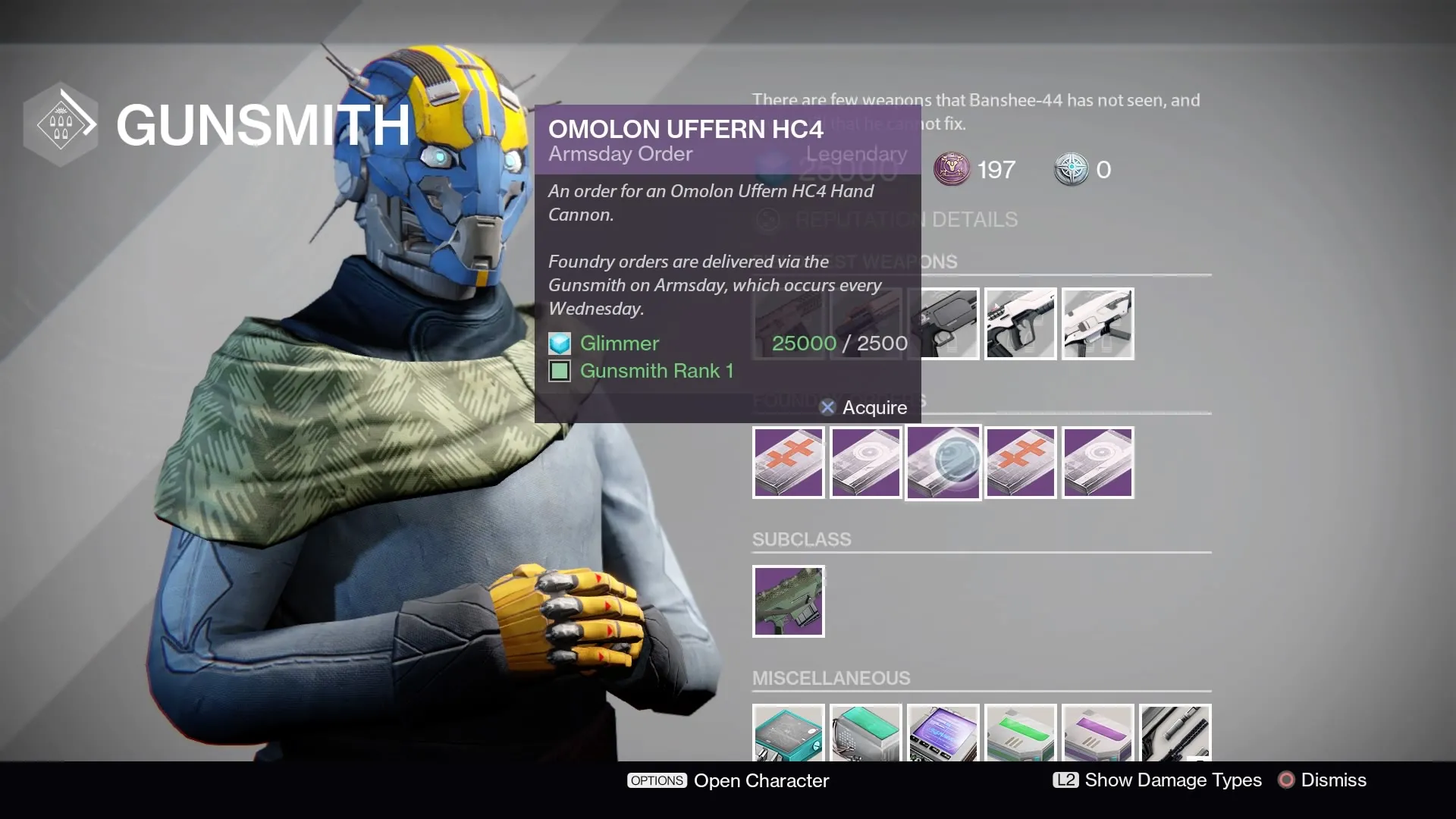Click the green Gunsmith Rank 1 requirement icon
Screen dimensions: 1456x819
pos(559,371)
